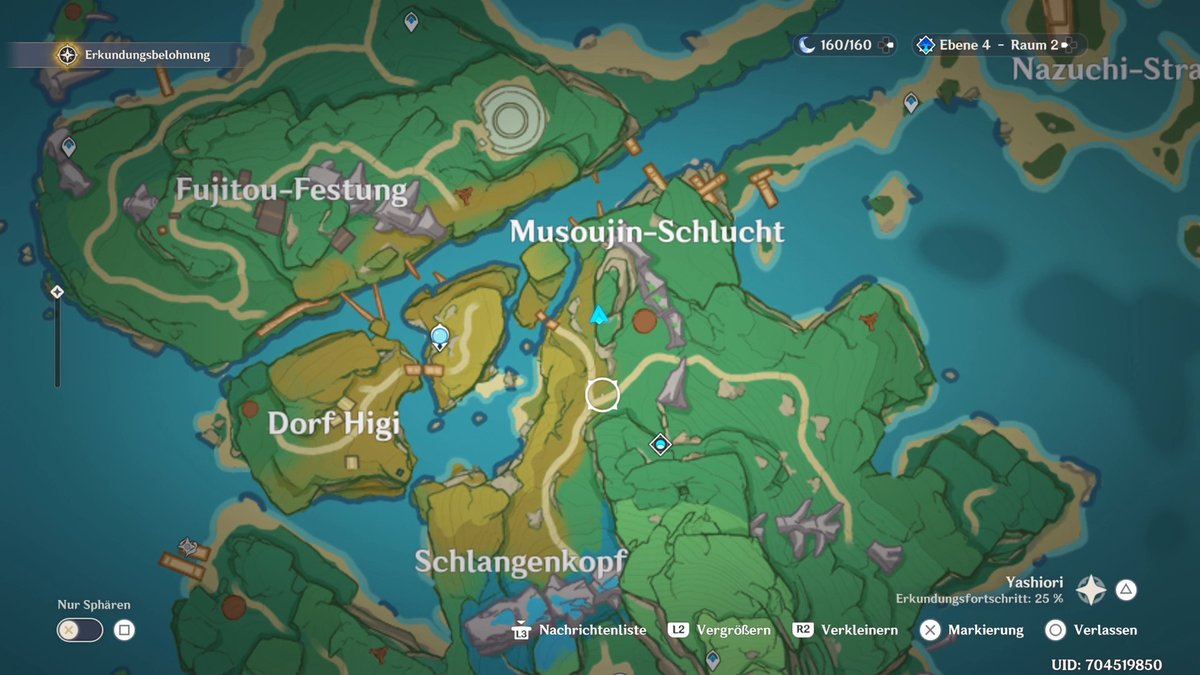
Task: Select the diamond domain marker on the map
Action: 660,443
